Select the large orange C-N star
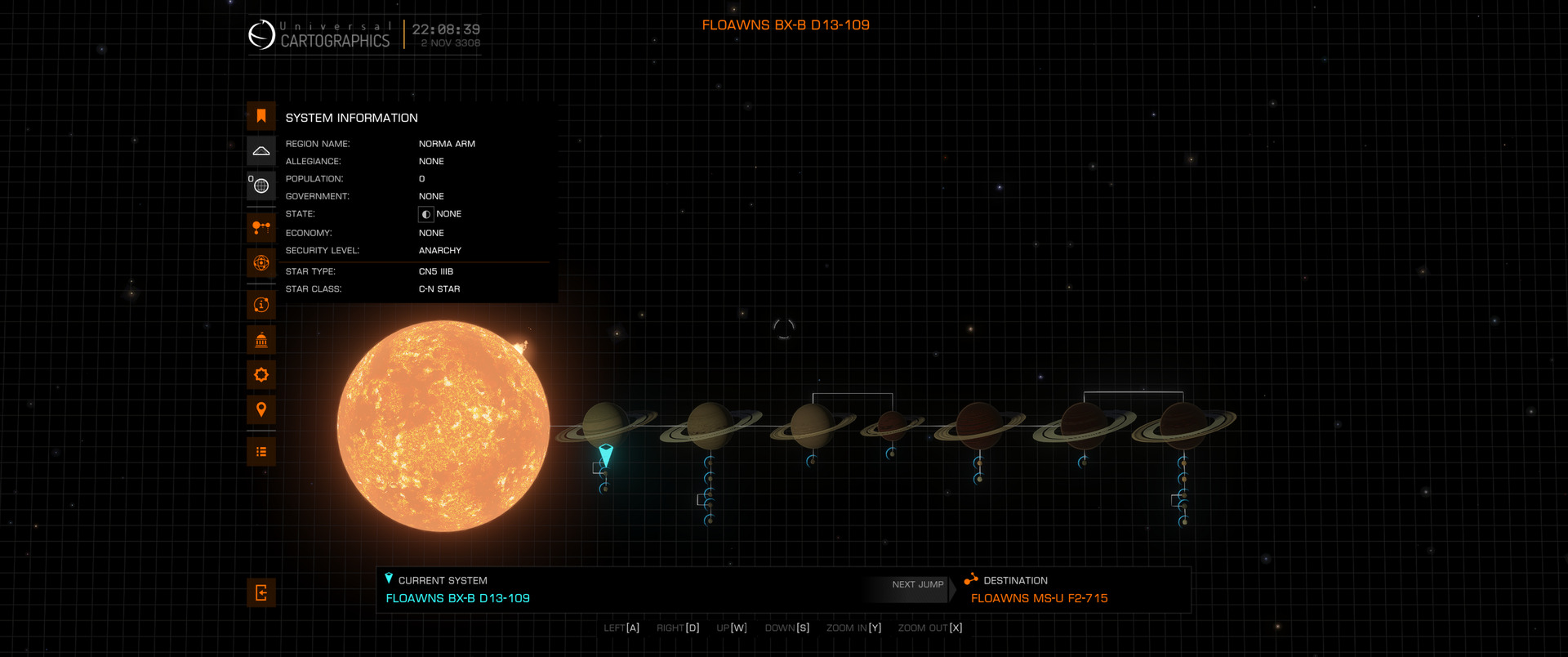The image size is (1568, 657). [443, 426]
